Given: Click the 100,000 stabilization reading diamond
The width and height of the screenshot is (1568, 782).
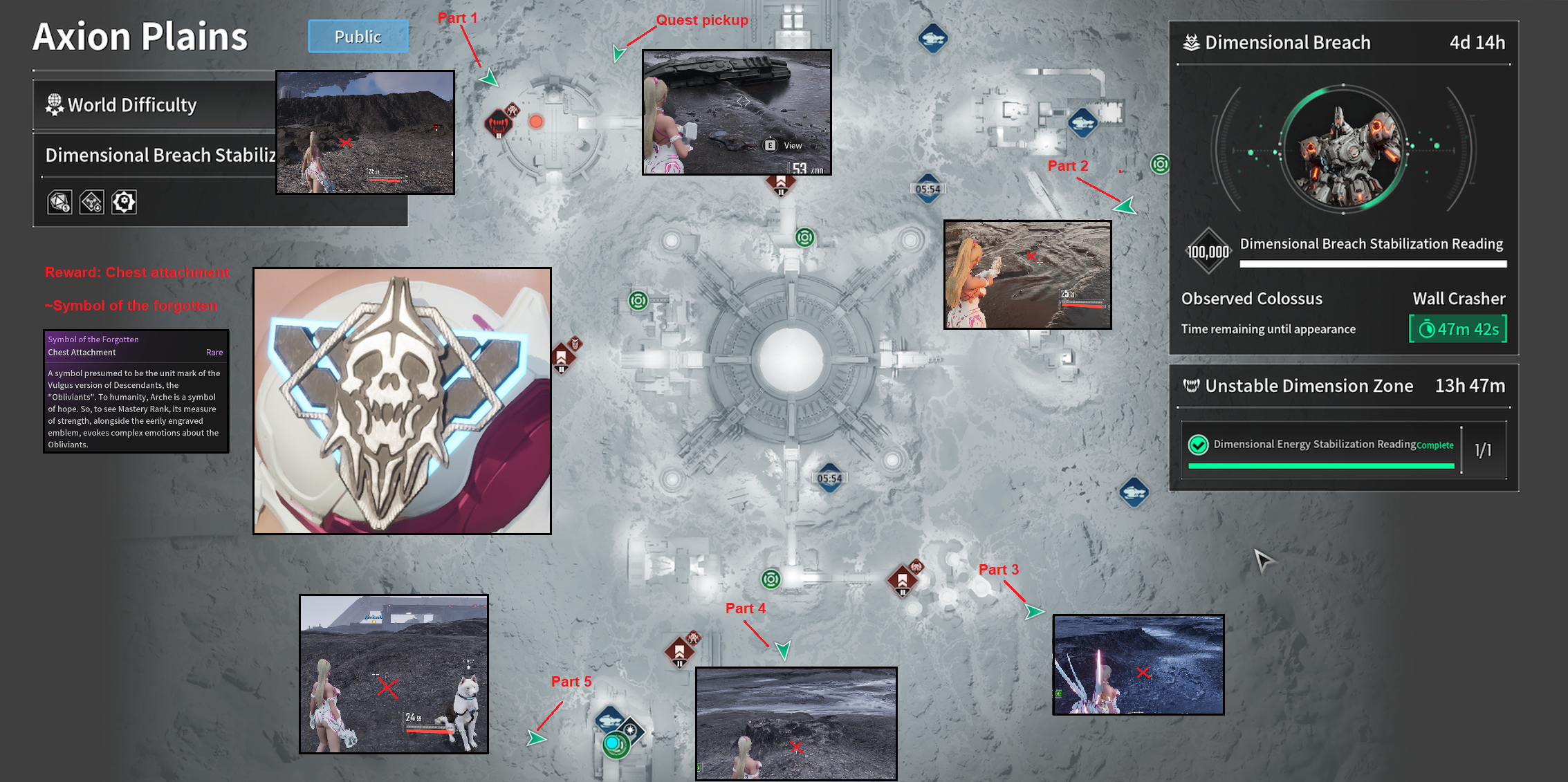Looking at the screenshot, I should pyautogui.click(x=1208, y=252).
